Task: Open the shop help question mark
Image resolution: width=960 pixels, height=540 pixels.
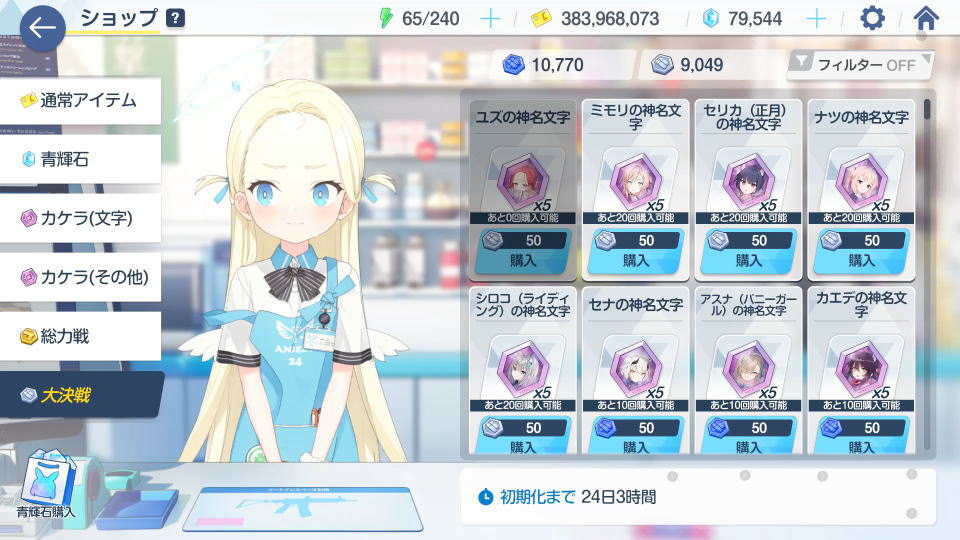Action: [175, 18]
